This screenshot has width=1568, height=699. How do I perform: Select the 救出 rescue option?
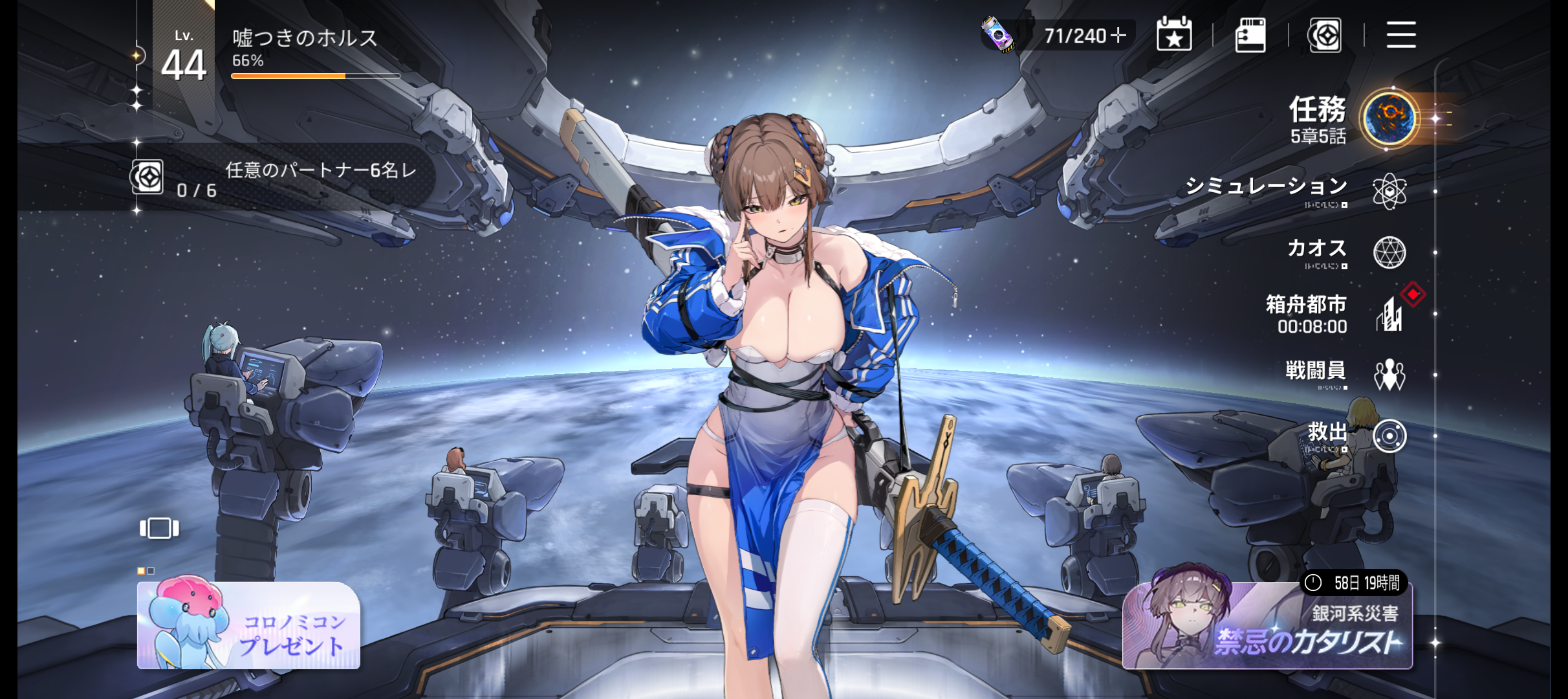1388,436
